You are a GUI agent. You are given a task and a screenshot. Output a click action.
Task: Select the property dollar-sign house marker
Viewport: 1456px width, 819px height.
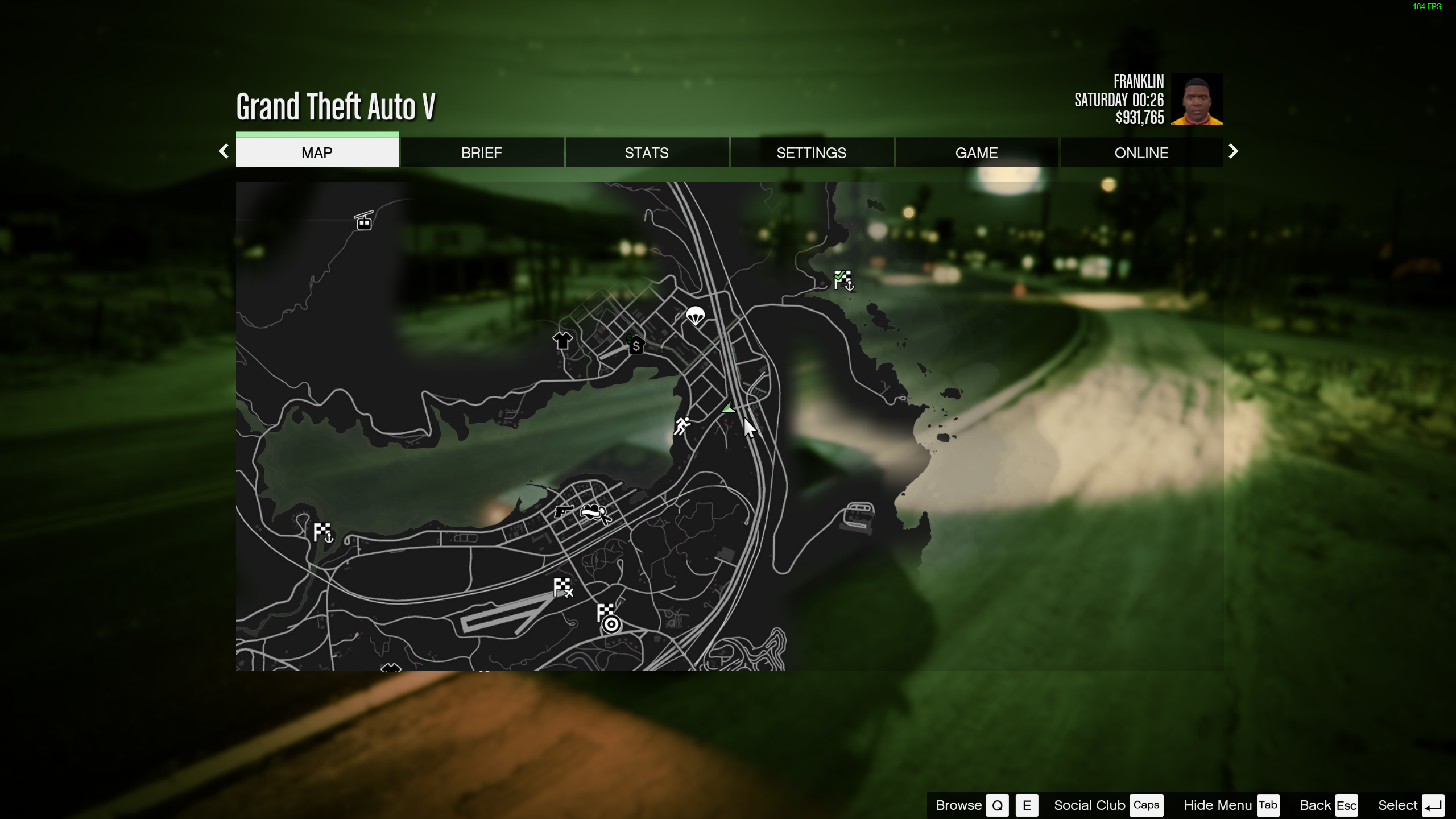click(635, 344)
